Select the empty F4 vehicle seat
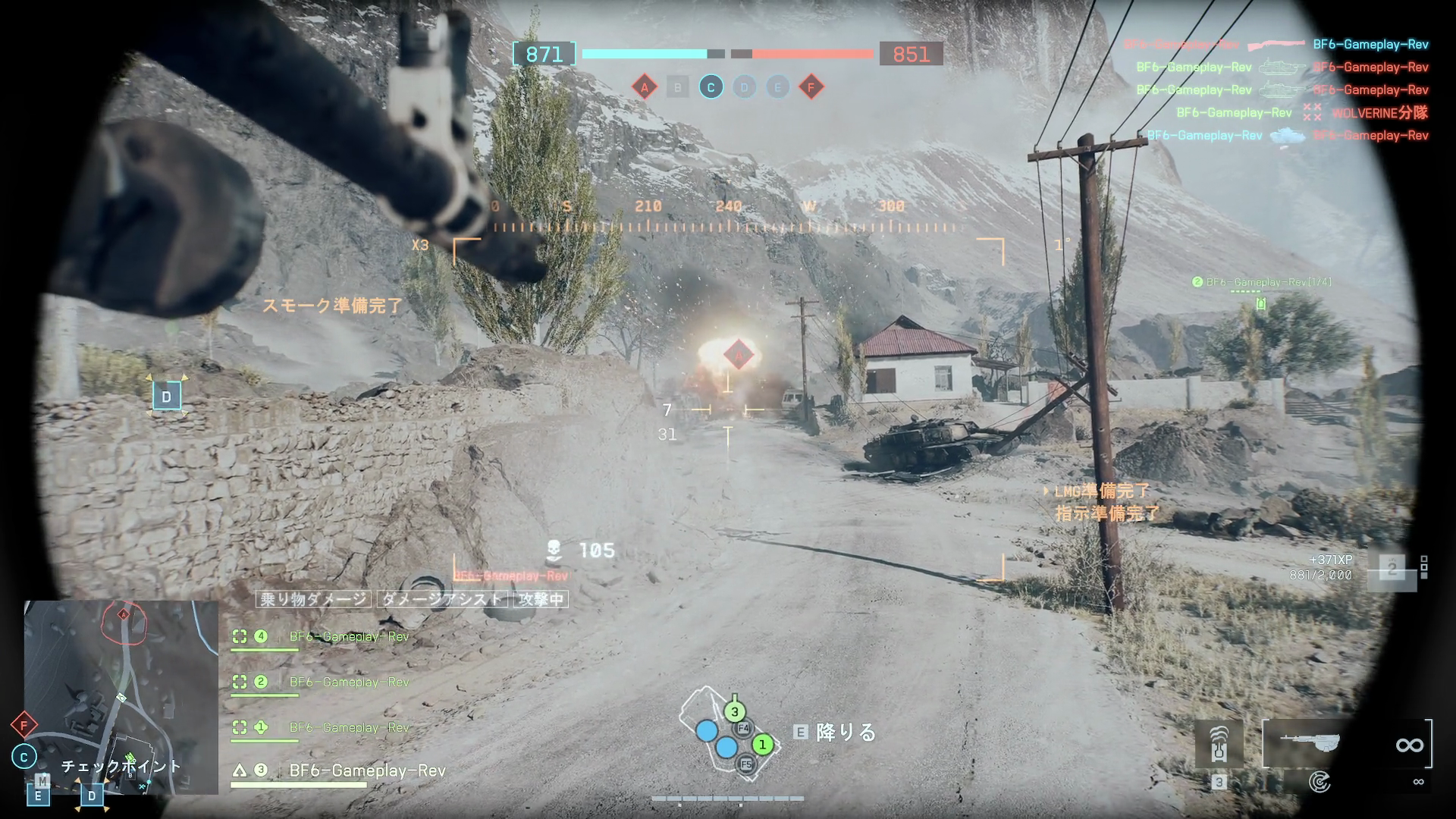Viewport: 1456px width, 819px height. 742,729
